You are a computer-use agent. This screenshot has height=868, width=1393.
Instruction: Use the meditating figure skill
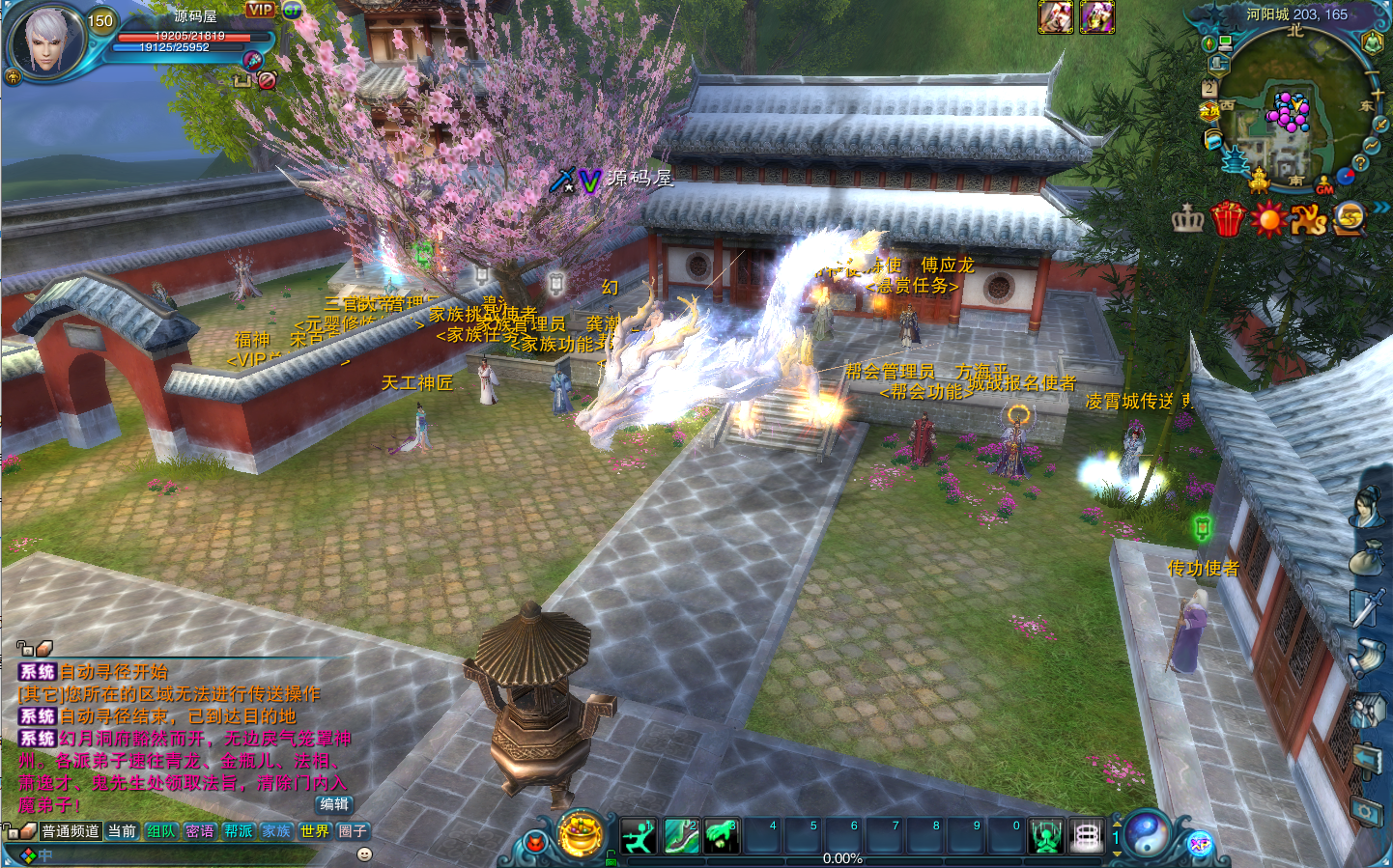point(1045,836)
